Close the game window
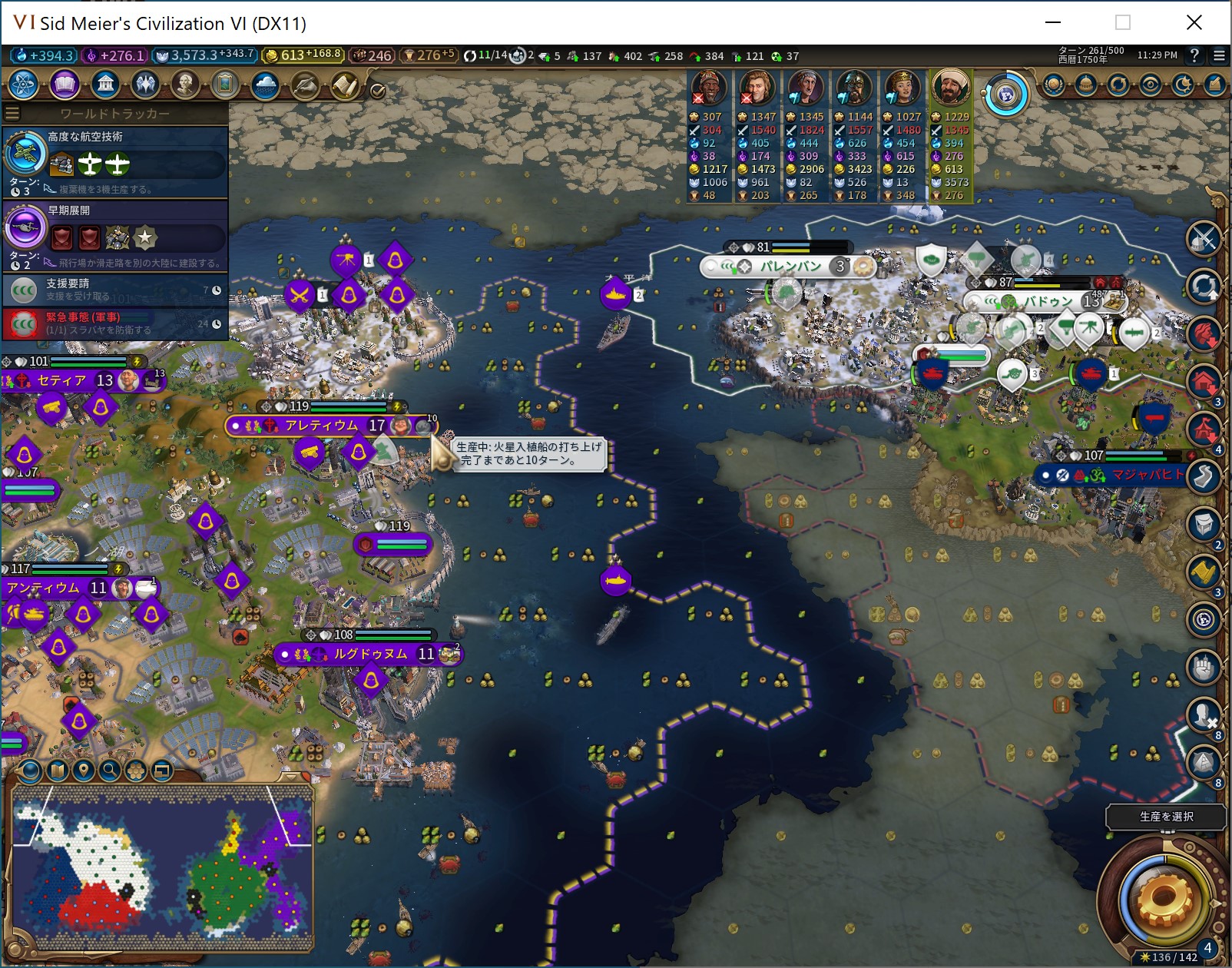The height and width of the screenshot is (968, 1232). tap(1194, 22)
